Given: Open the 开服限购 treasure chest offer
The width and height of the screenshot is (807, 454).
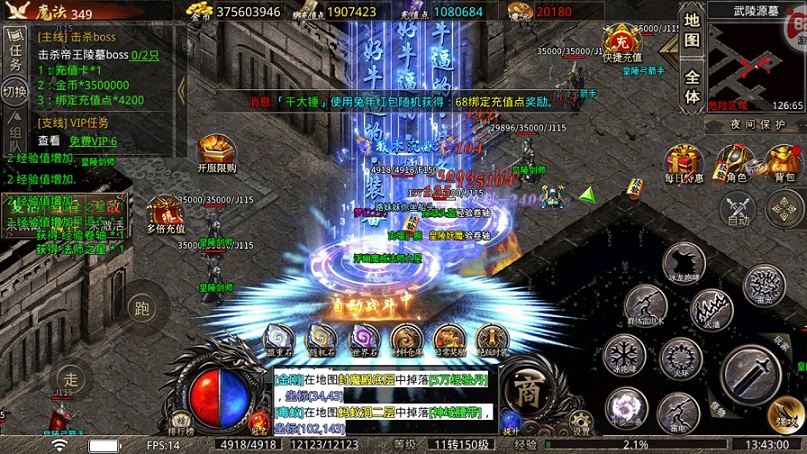Looking at the screenshot, I should pyautogui.click(x=215, y=152).
